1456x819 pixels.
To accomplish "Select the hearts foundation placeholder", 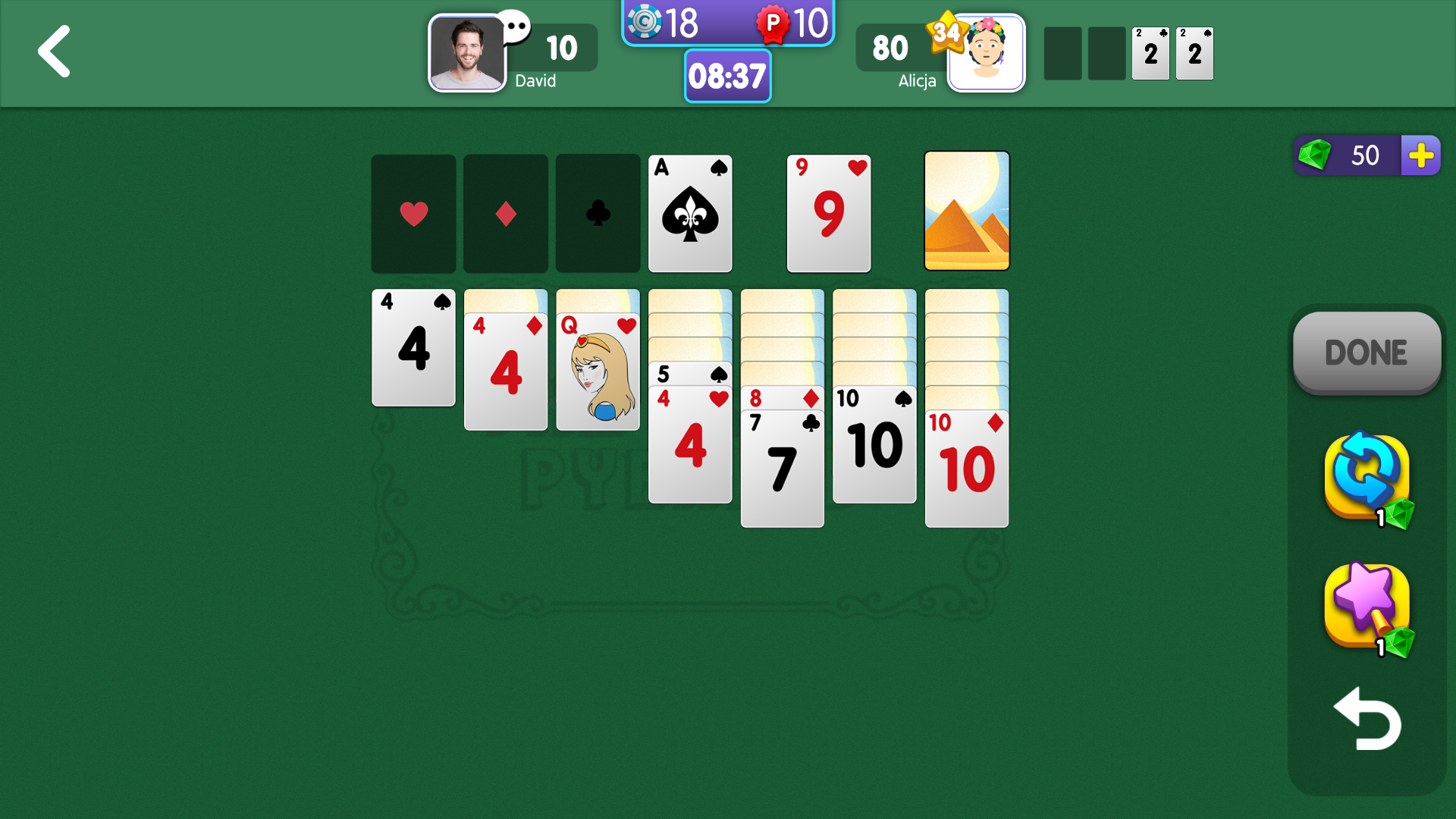I will click(x=413, y=213).
